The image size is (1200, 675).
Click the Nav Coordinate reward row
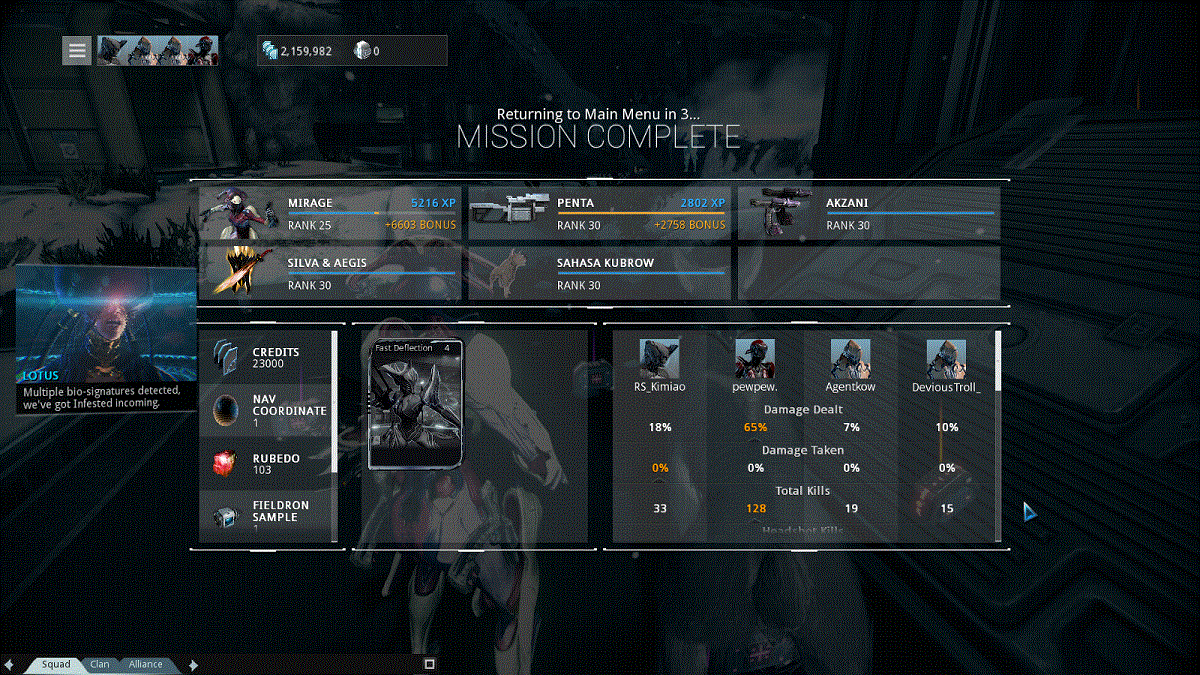268,410
